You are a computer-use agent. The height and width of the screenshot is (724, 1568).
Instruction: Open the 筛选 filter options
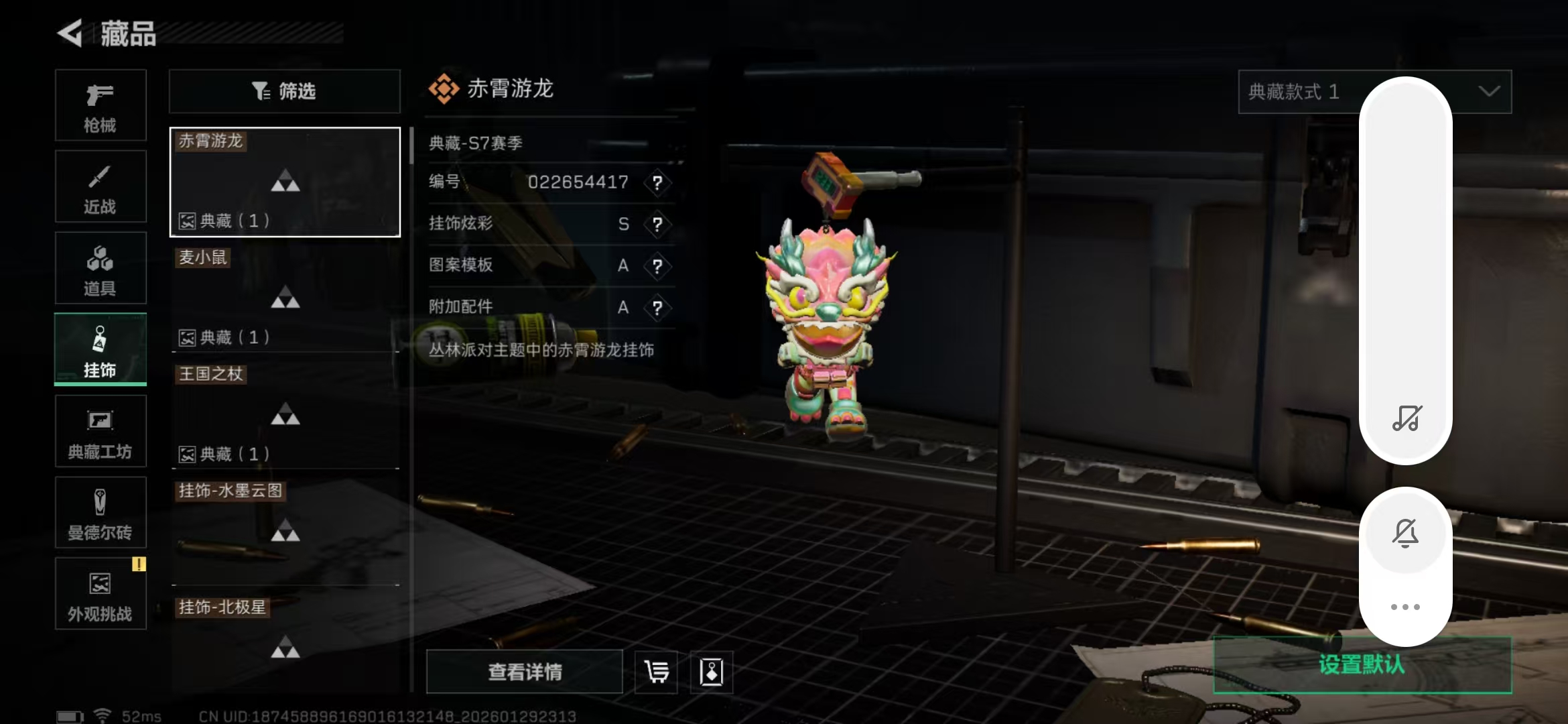[x=284, y=91]
